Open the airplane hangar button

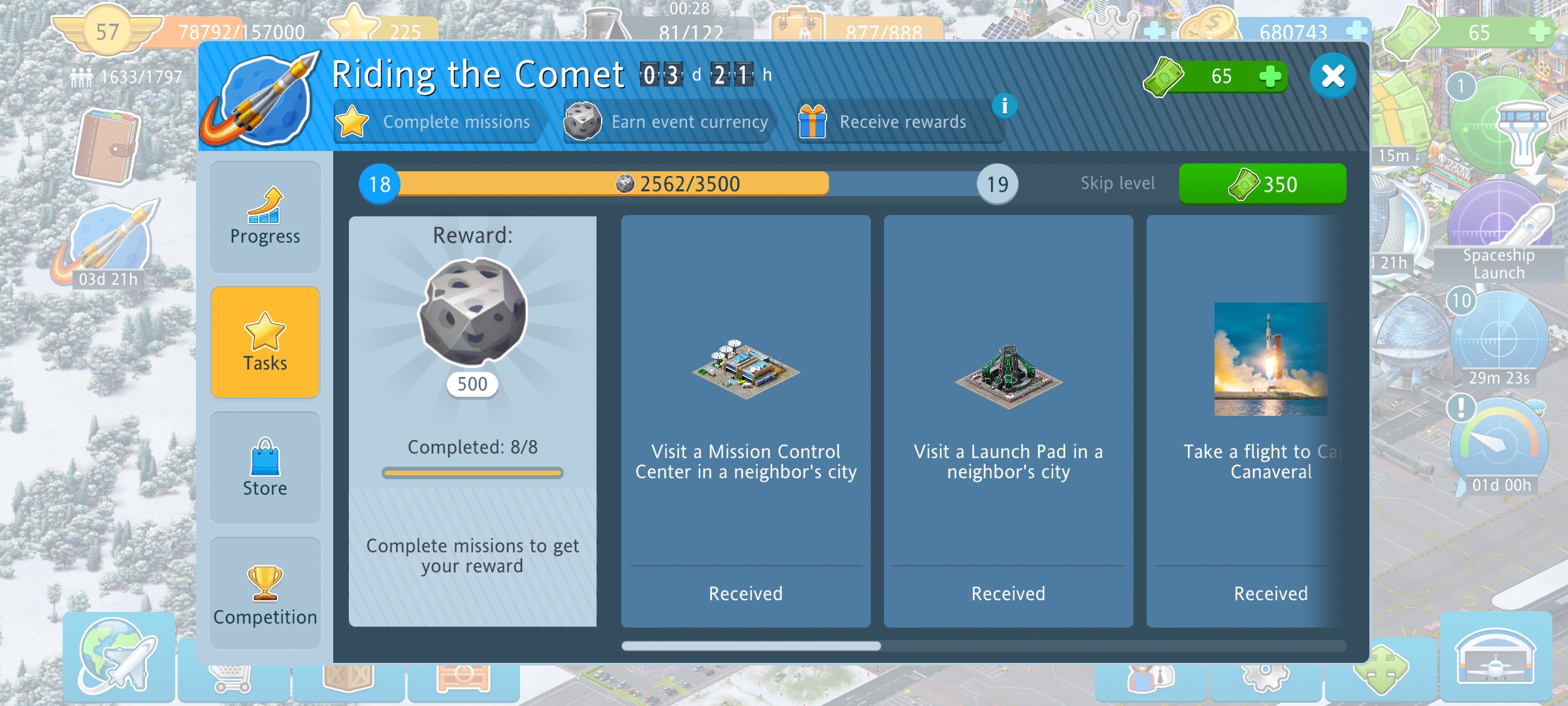(1496, 657)
